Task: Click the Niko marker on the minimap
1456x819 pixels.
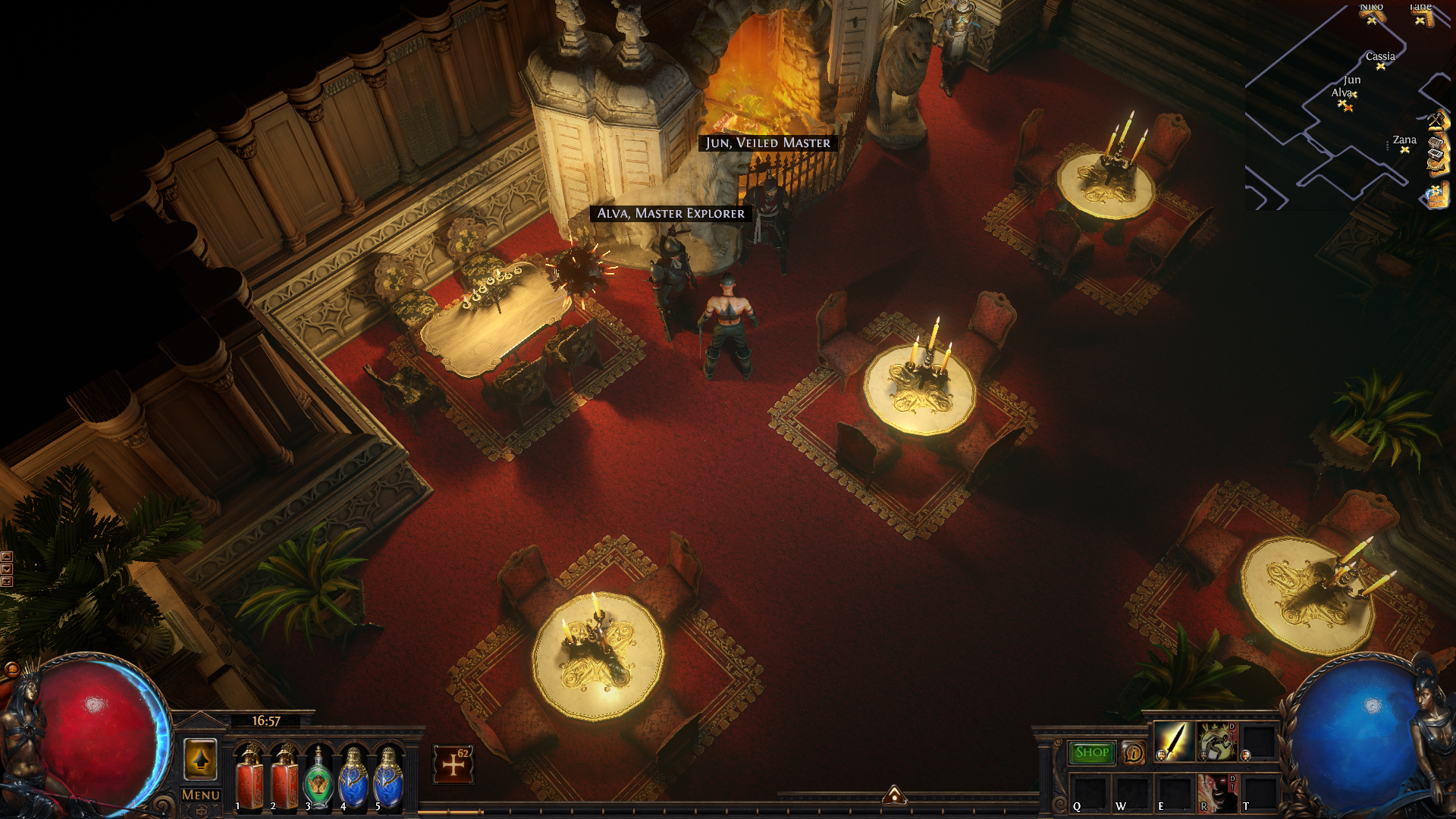Action: coord(1371,20)
